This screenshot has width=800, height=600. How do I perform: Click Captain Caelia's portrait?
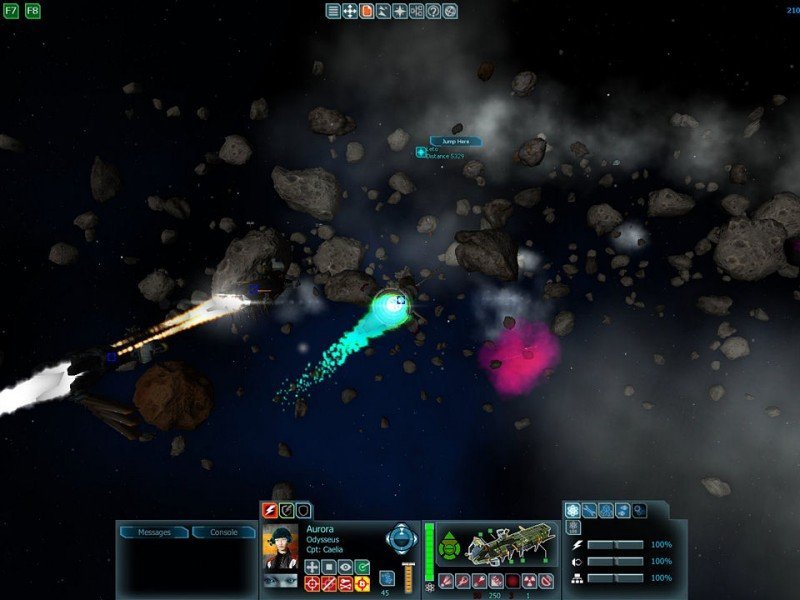[281, 546]
